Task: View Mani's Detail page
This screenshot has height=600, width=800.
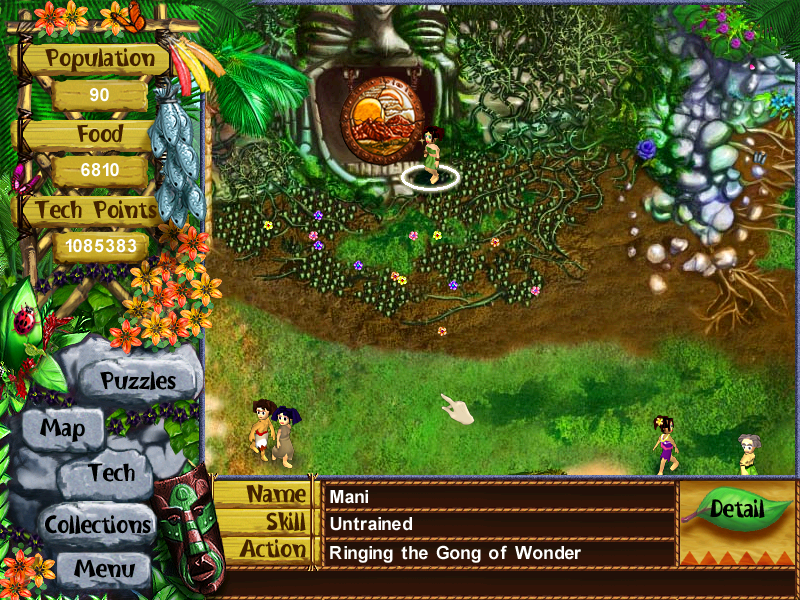Action: pyautogui.click(x=736, y=509)
